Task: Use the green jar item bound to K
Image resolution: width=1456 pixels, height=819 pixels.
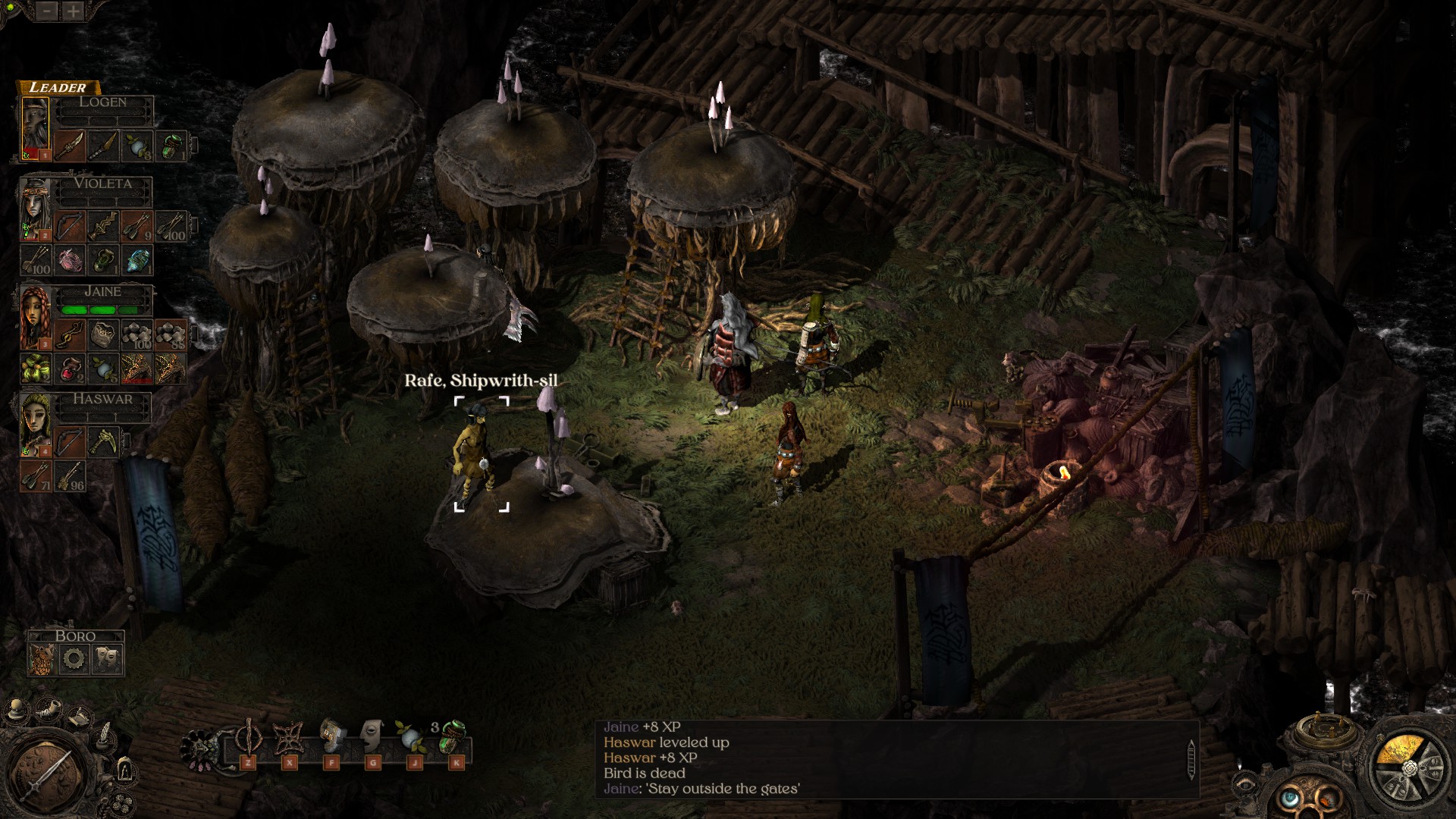Action: pyautogui.click(x=453, y=739)
